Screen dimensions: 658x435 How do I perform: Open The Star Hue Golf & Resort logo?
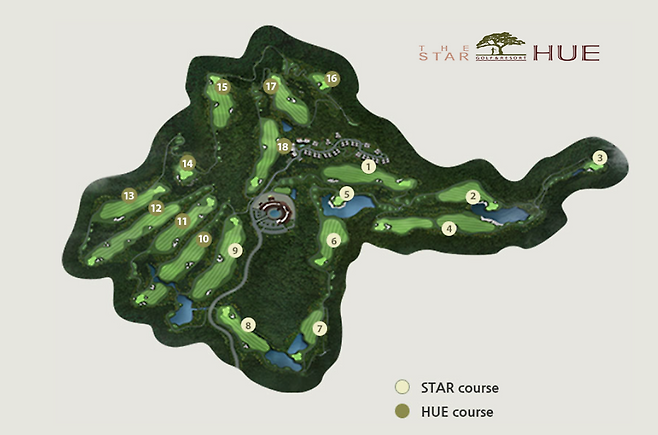(509, 47)
